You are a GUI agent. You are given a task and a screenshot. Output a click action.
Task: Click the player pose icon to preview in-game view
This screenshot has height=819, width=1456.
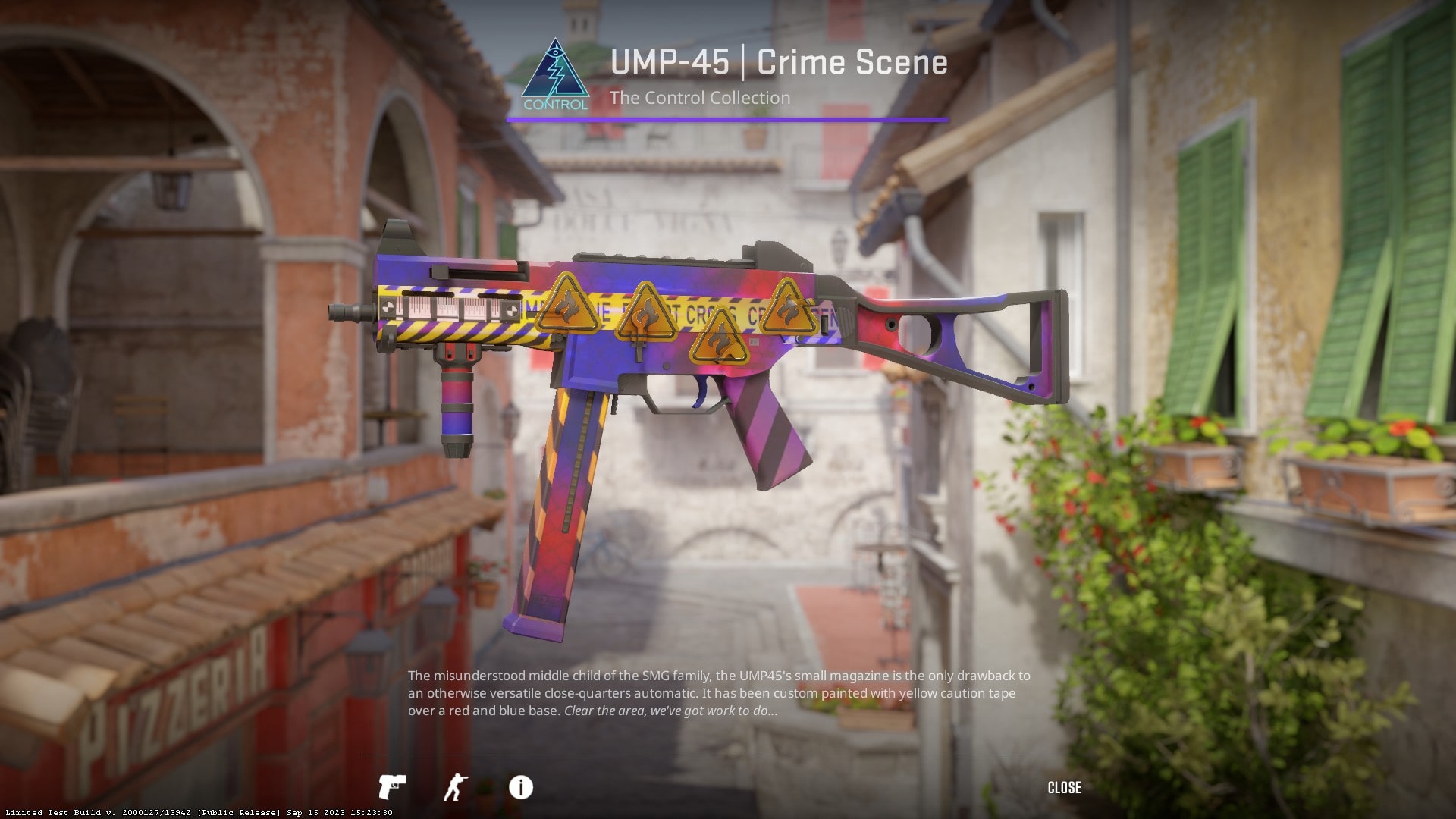pos(456,787)
